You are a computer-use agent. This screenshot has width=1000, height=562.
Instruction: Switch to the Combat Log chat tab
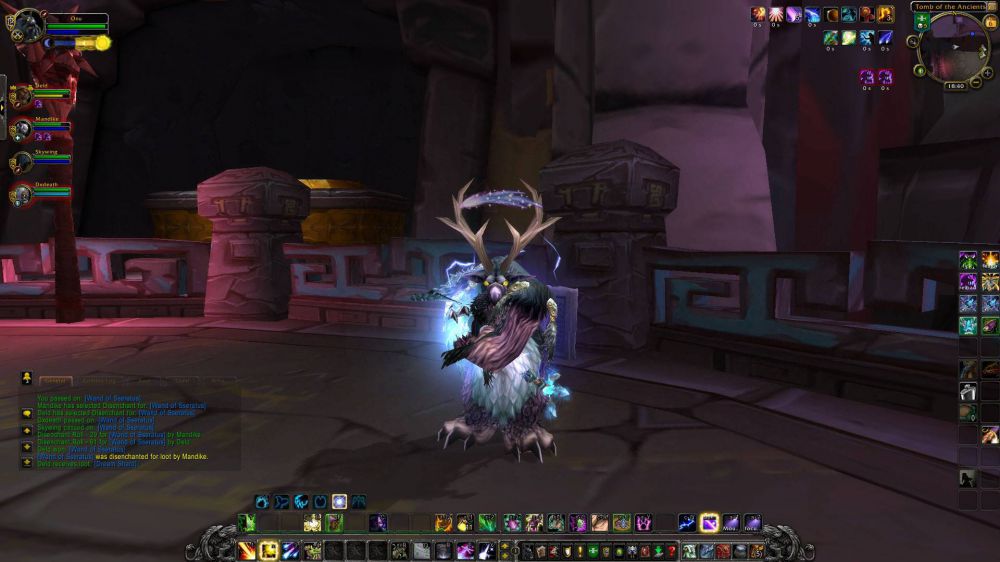pyautogui.click(x=98, y=381)
